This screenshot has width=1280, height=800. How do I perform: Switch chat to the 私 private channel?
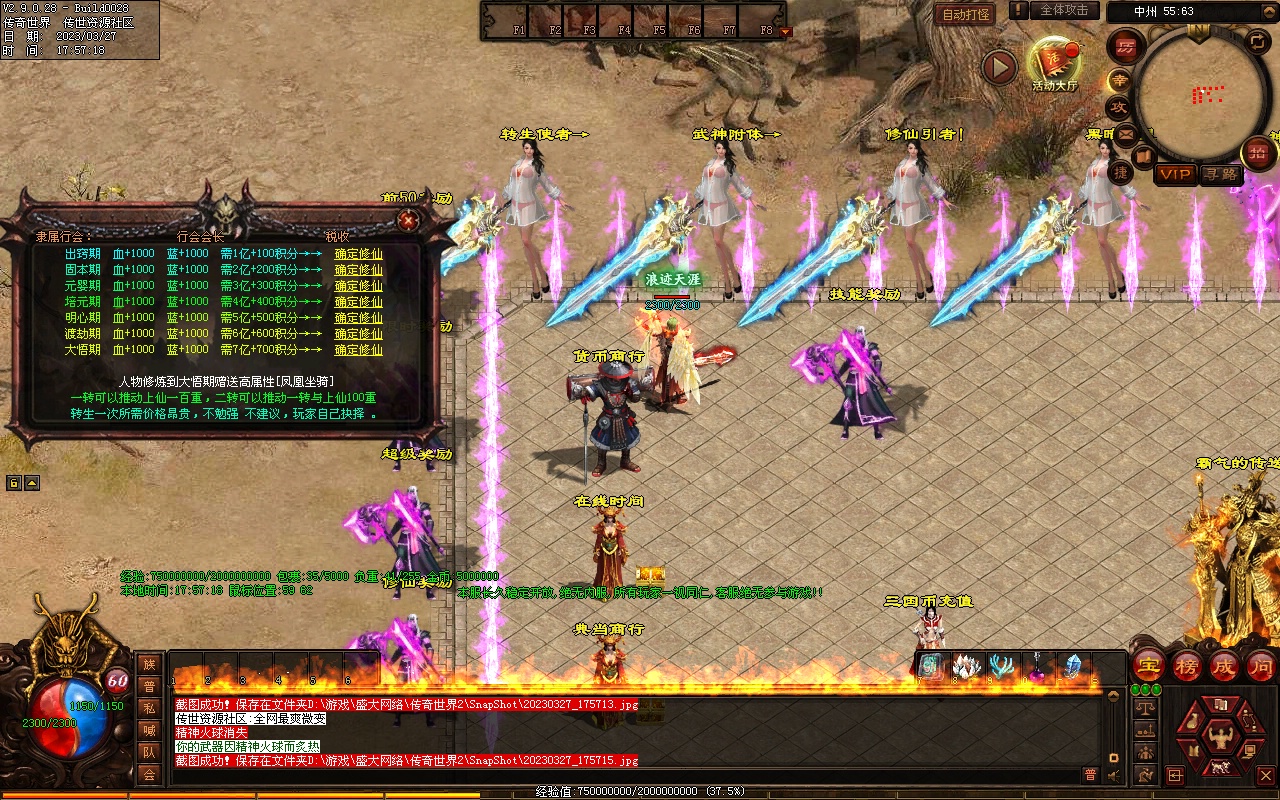tap(149, 708)
